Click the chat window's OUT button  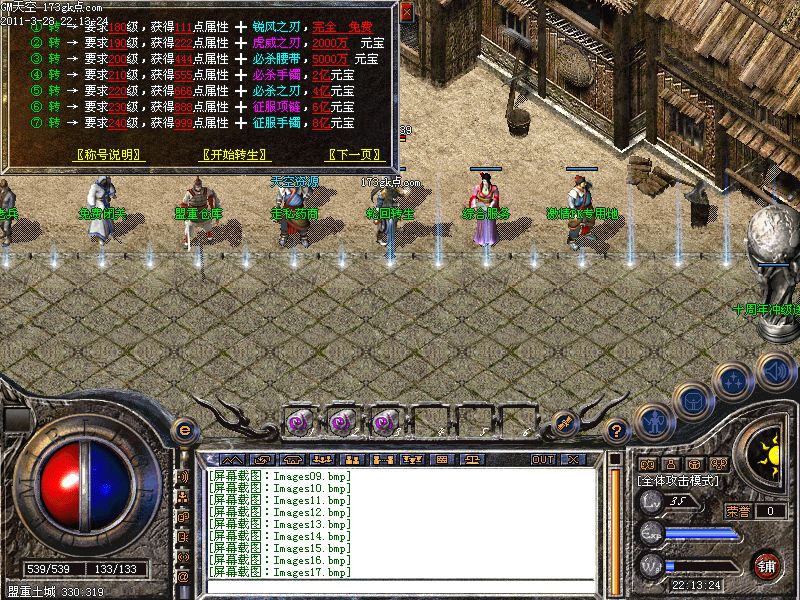pyautogui.click(x=543, y=459)
